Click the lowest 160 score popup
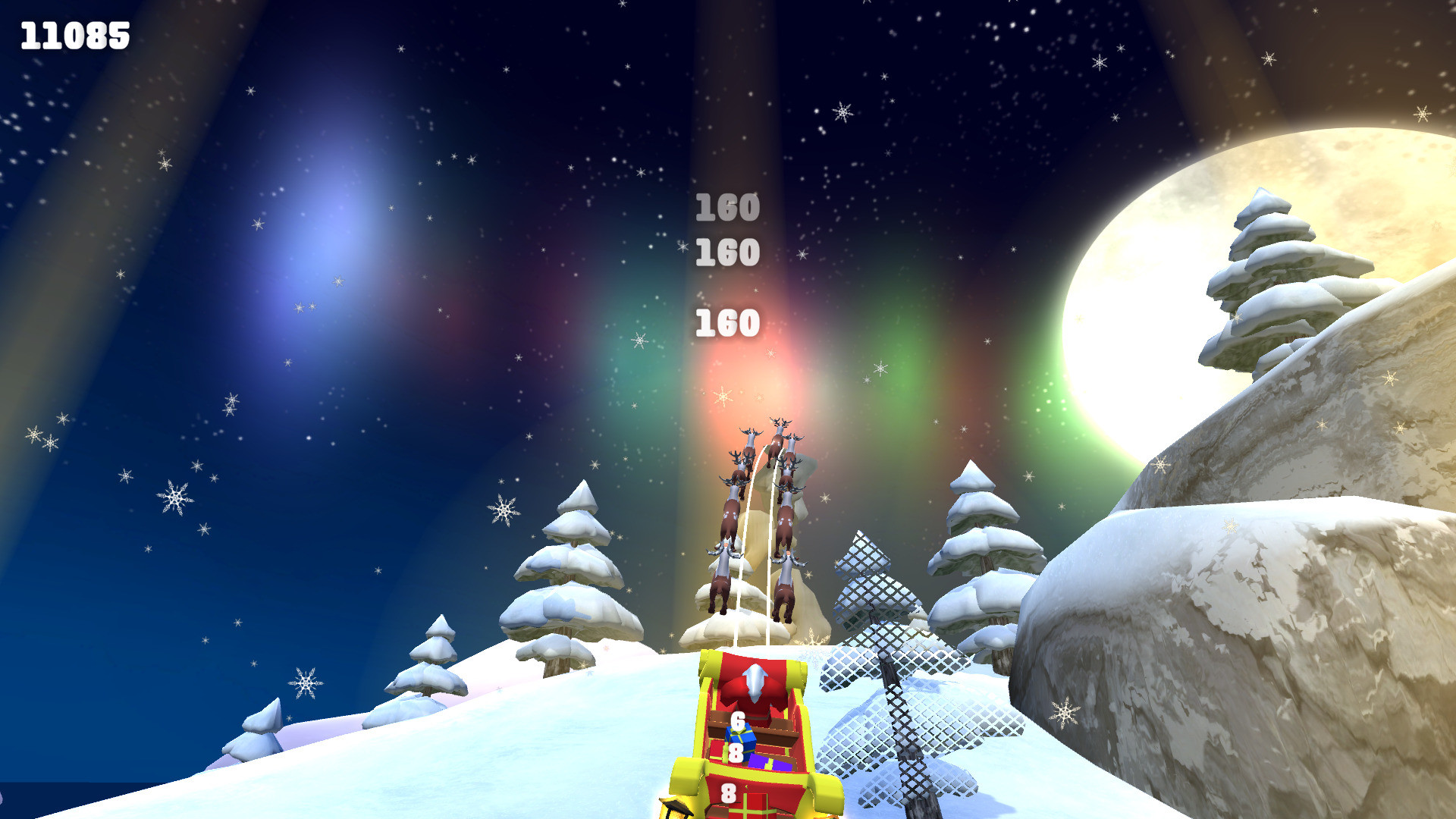This screenshot has height=819, width=1456. click(726, 322)
